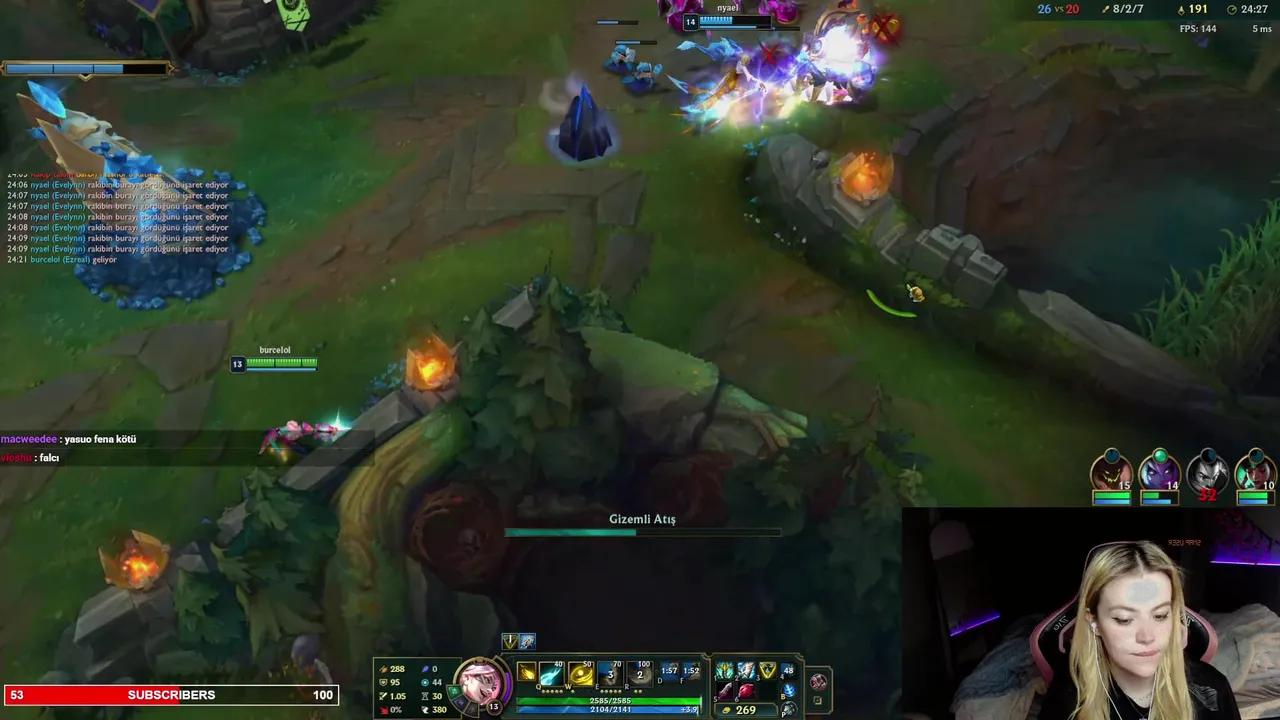The width and height of the screenshot is (1280, 720).
Task: Click the grayed-out Yasuo portrait with respawn timer
Action: click(x=1207, y=473)
